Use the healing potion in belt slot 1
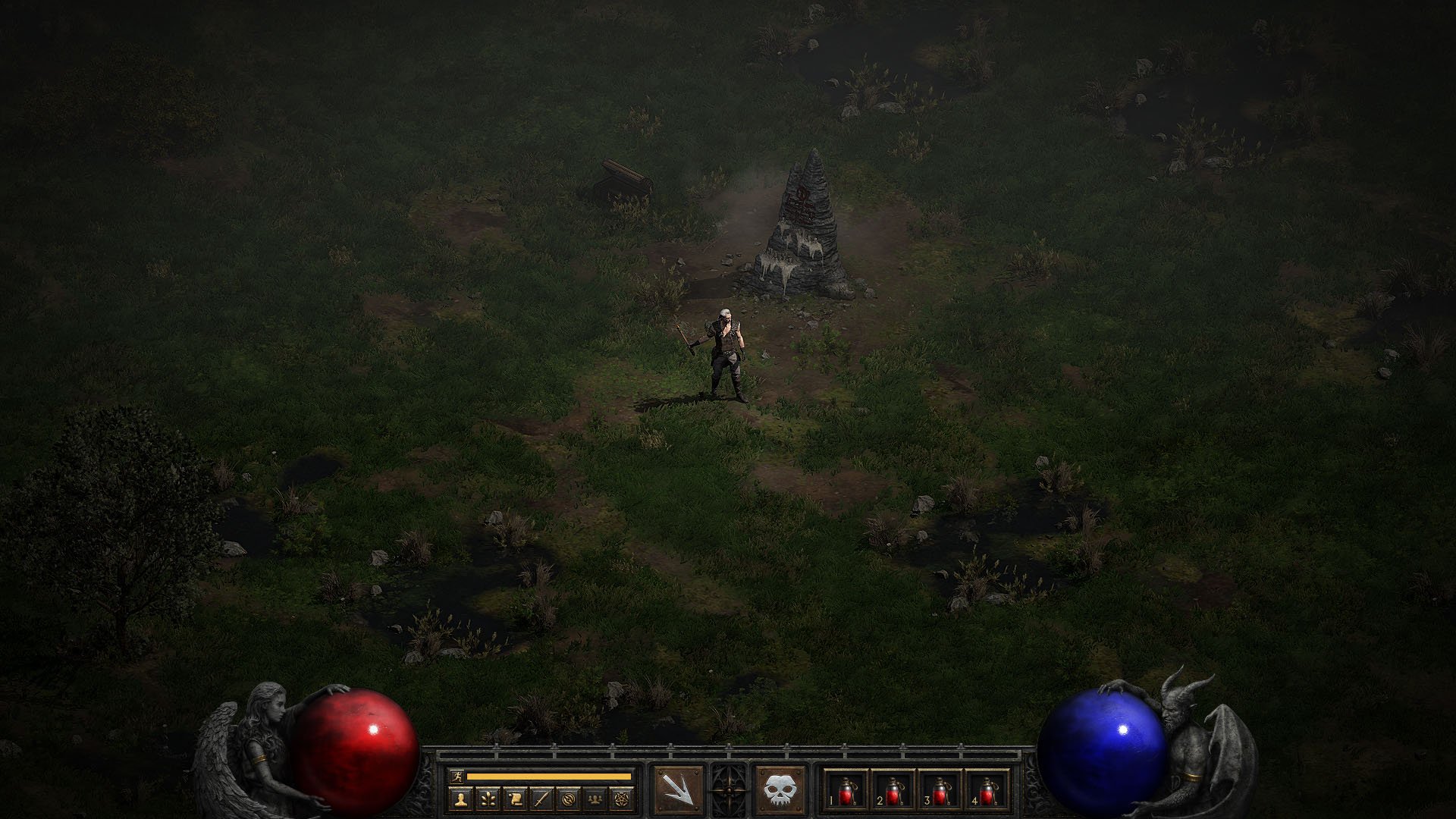This screenshot has height=819, width=1456. [x=846, y=792]
